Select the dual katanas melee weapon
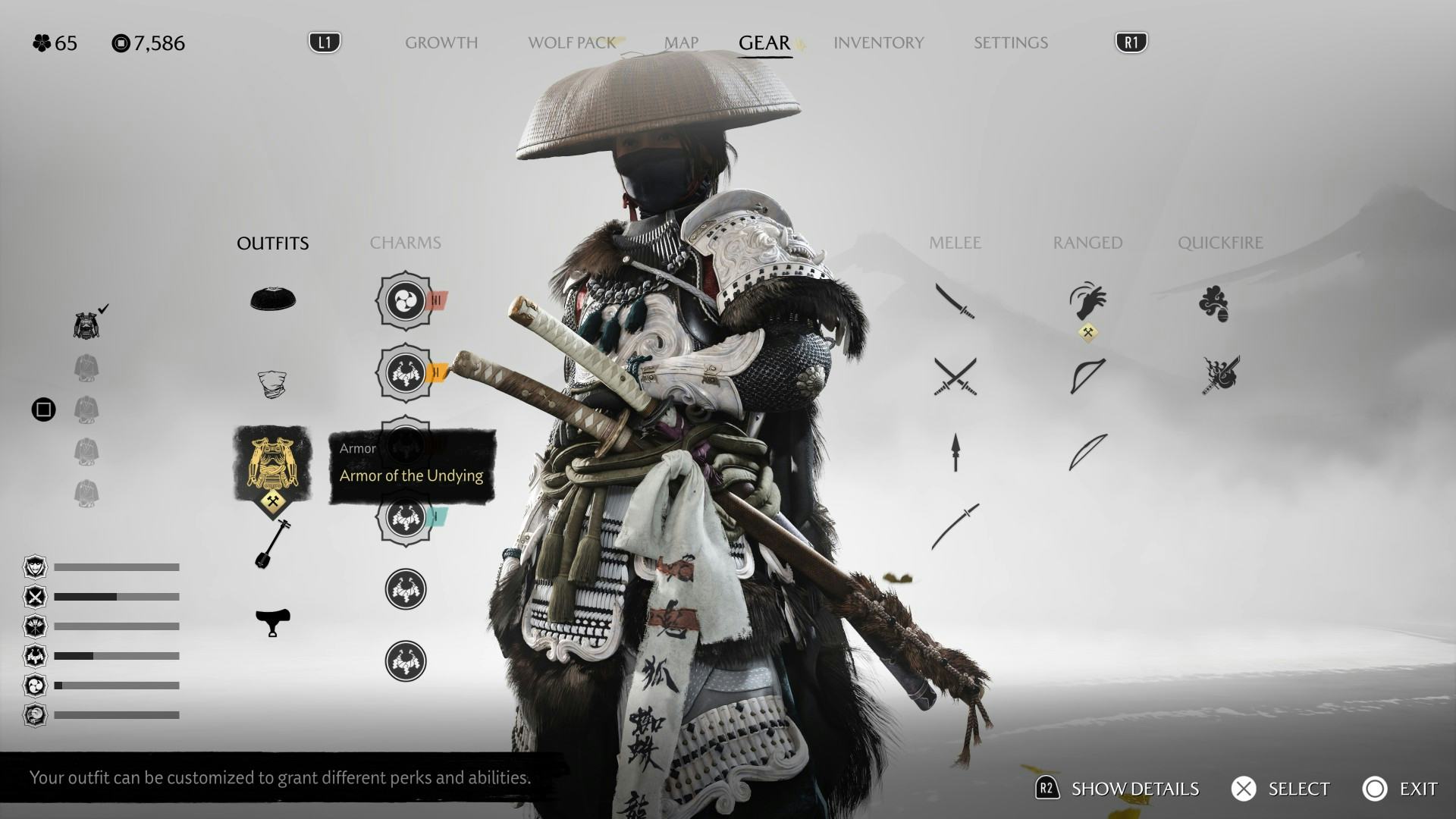Viewport: 1456px width, 819px height. pos(955,376)
